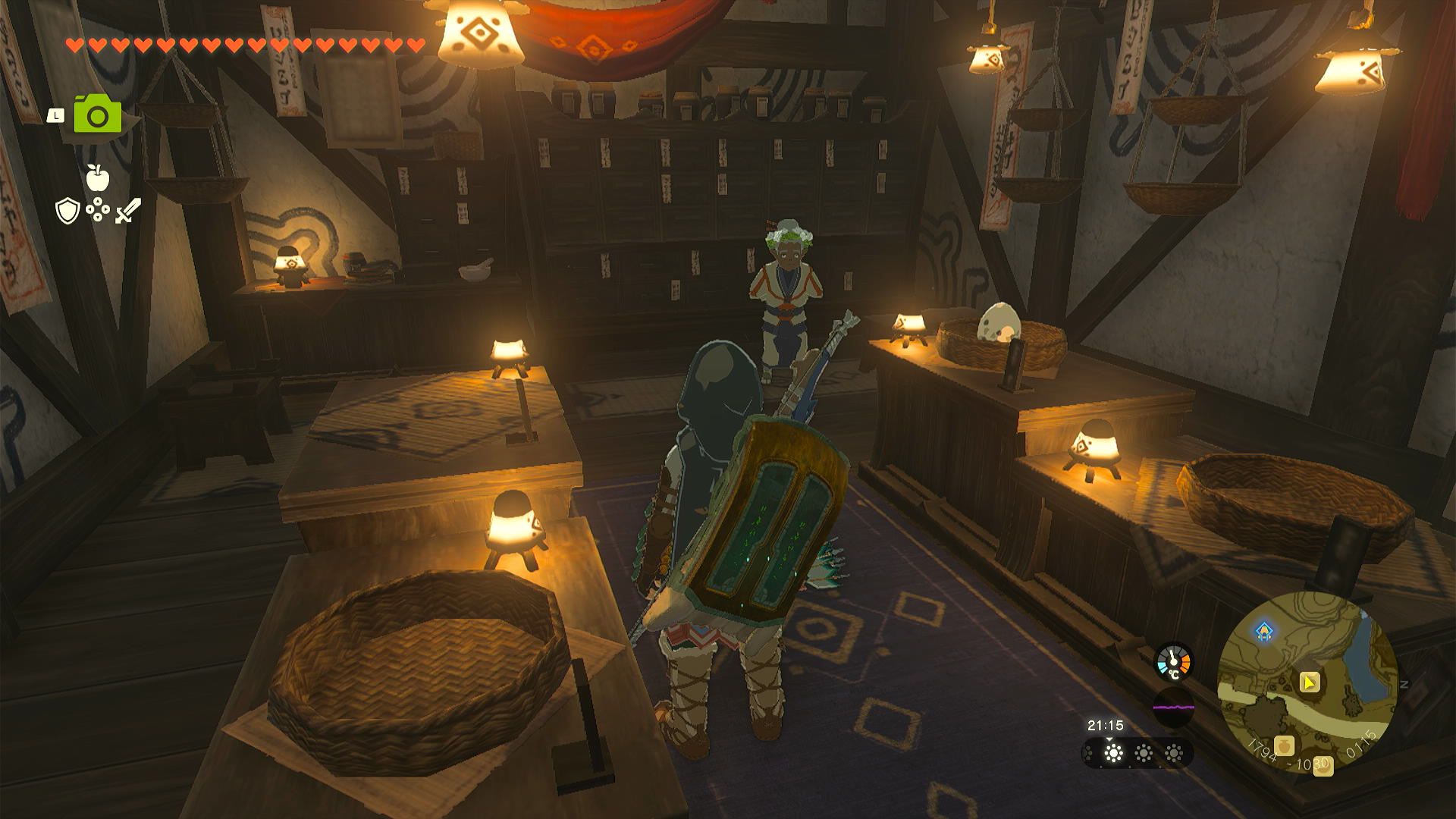Click the caret above the weather forecast bar
This screenshot has width=1456, height=819.
tap(1110, 740)
